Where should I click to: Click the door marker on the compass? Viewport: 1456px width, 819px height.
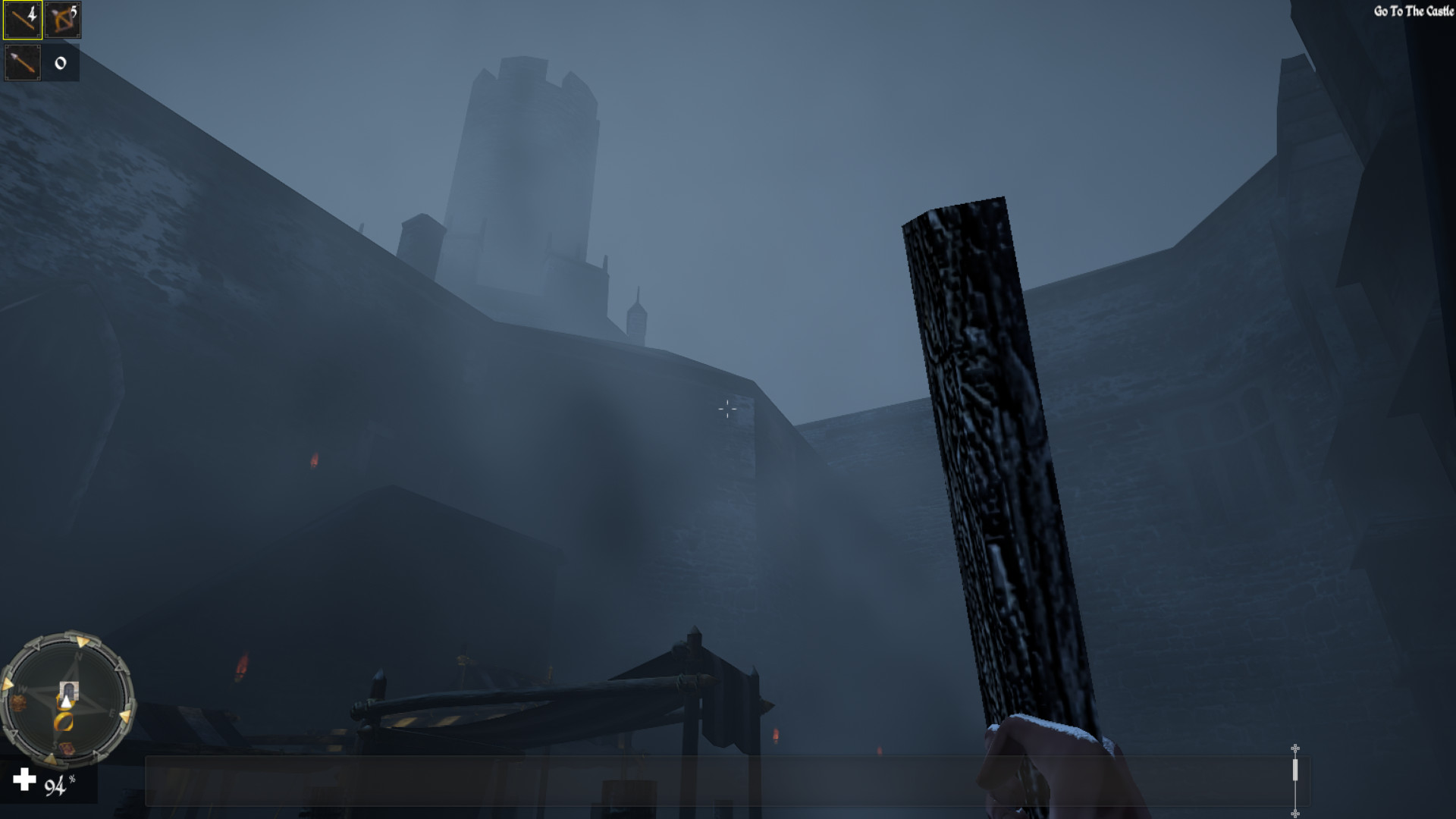(x=69, y=690)
